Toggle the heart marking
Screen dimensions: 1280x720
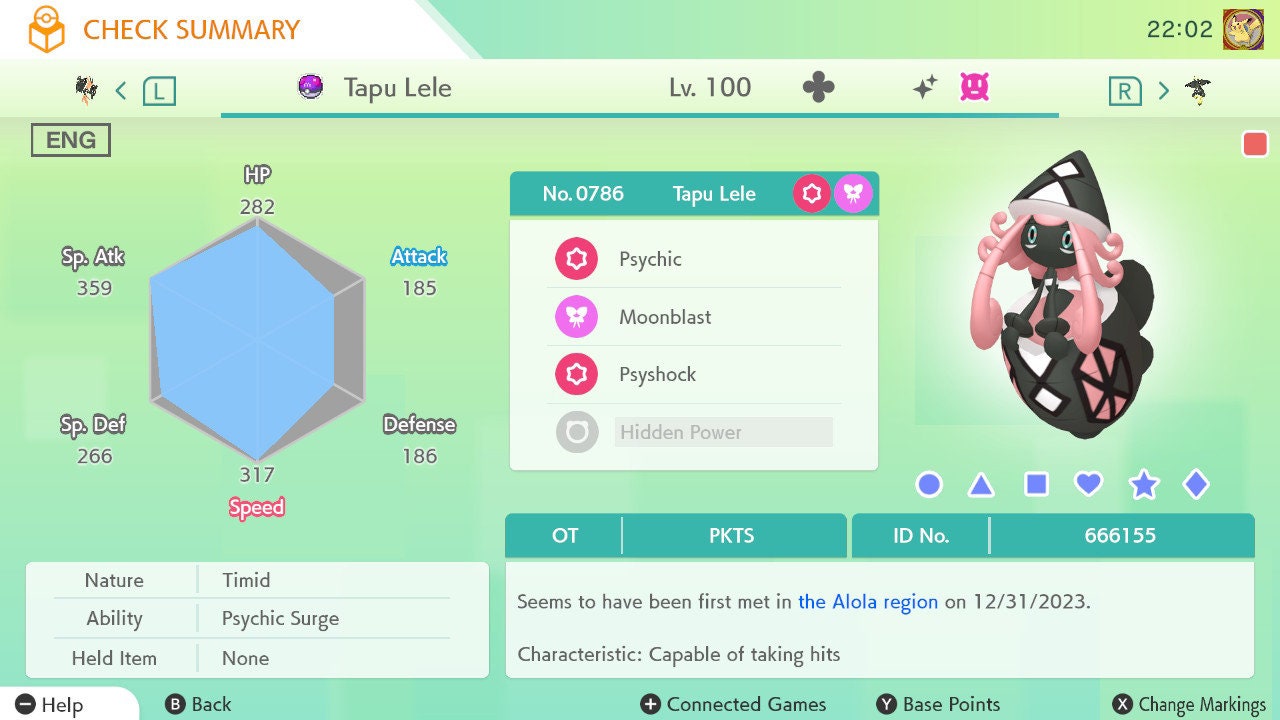pos(1088,485)
